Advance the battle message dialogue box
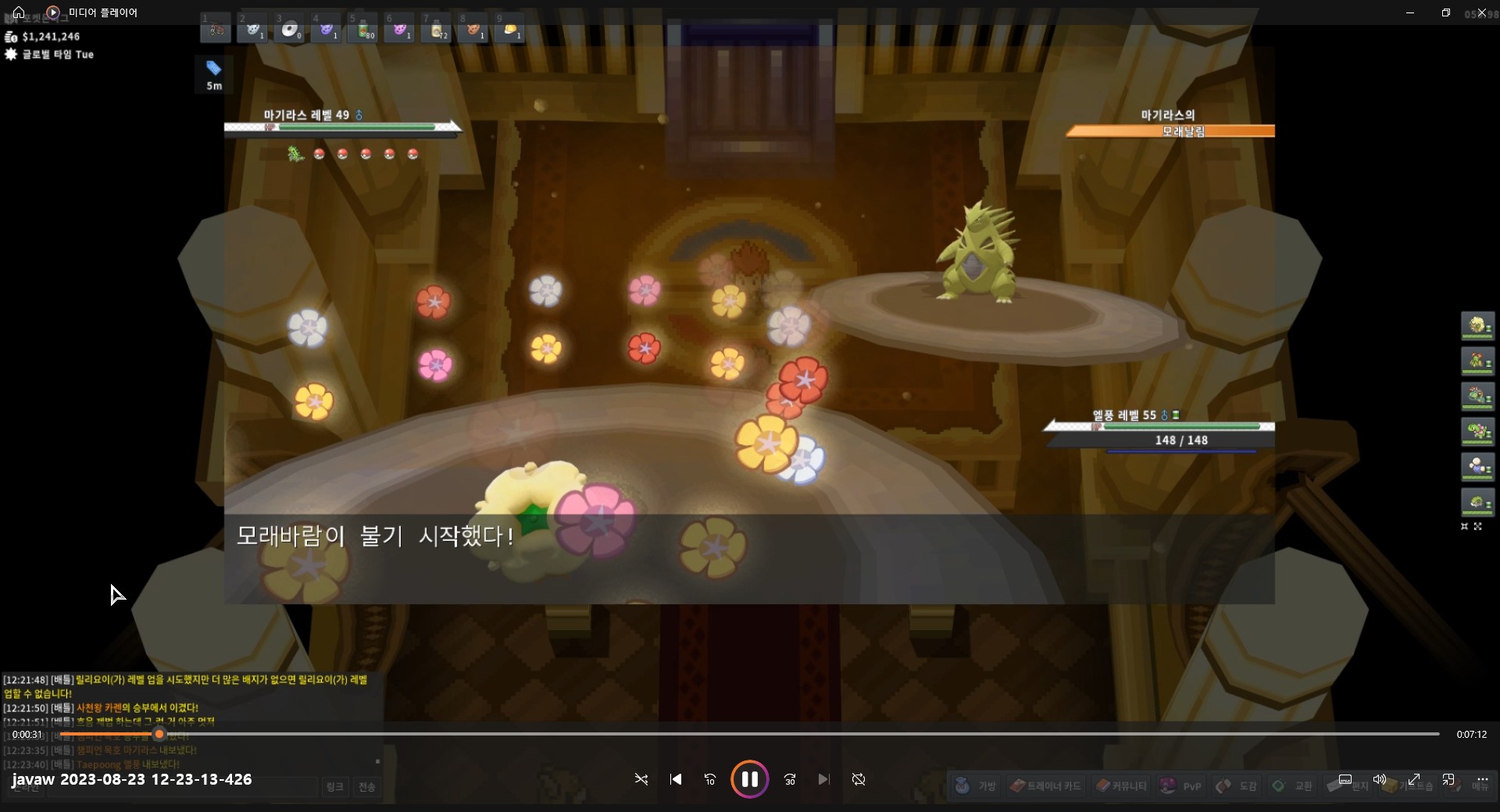This screenshot has height=812, width=1500. coord(748,558)
